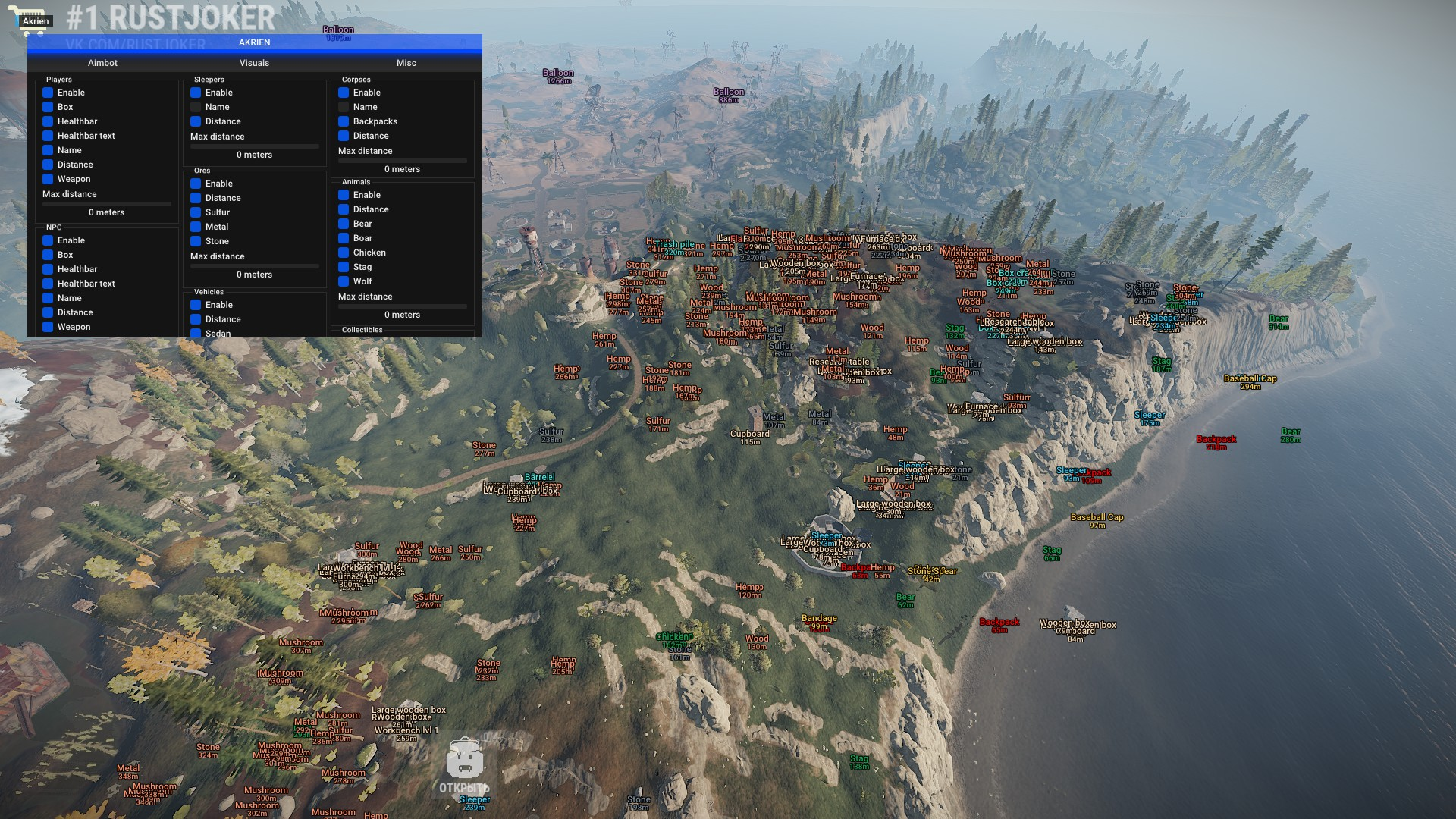The width and height of the screenshot is (1456, 819).
Task: Set the Animals Max distance slider
Action: click(x=403, y=306)
